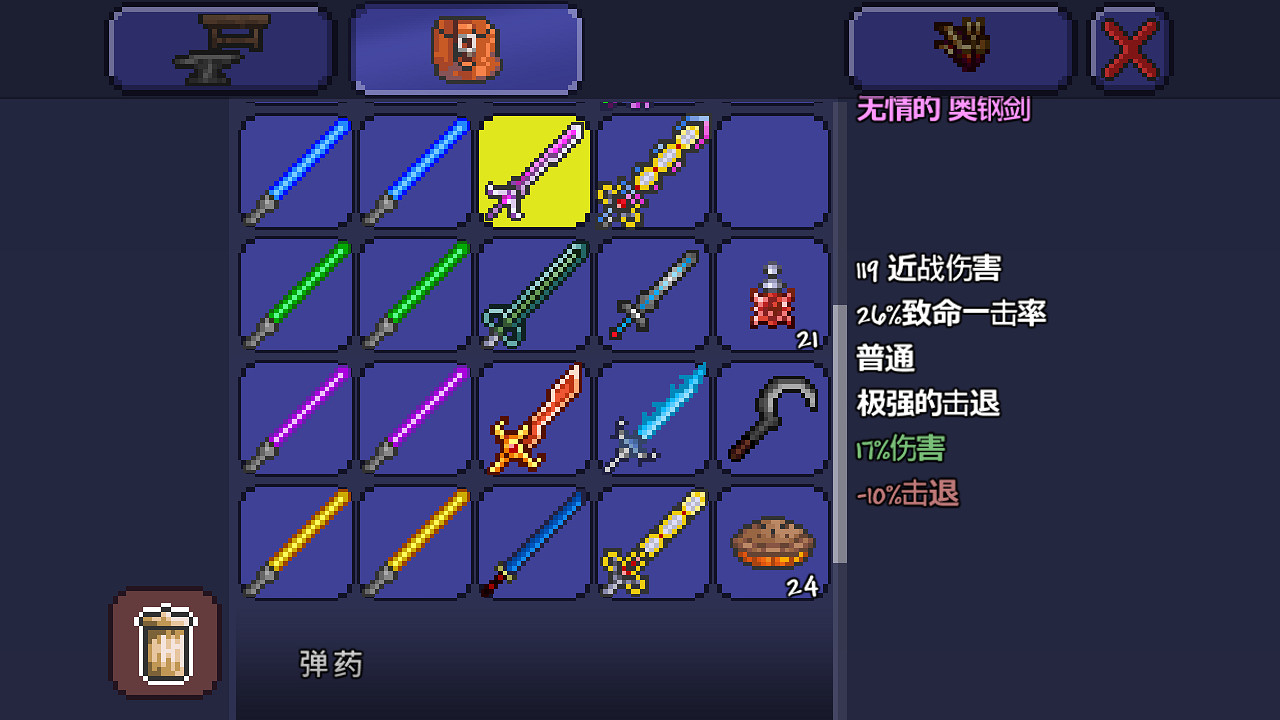The width and height of the screenshot is (1280, 720).
Task: Select the blue phaseblade in the top row
Action: [293, 170]
